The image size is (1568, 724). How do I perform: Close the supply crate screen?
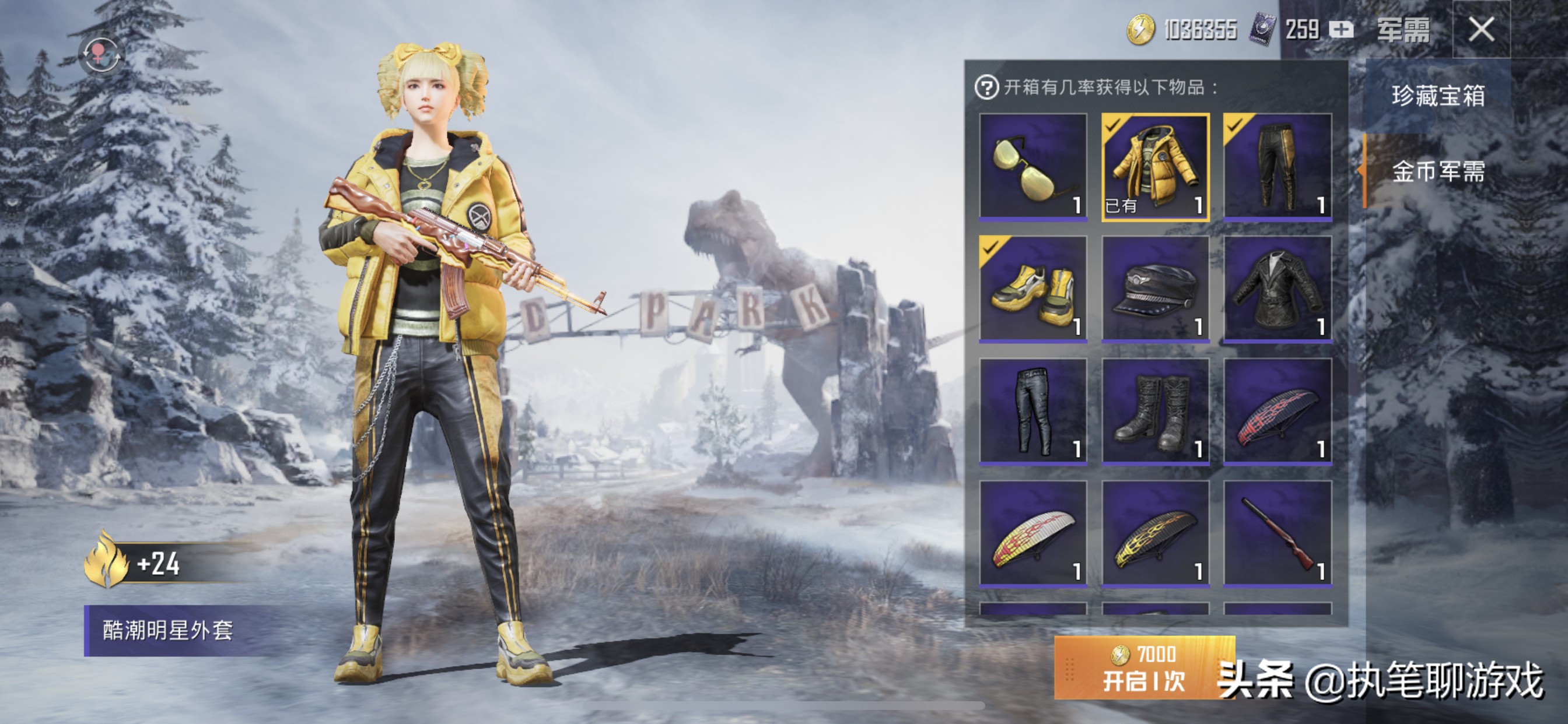click(1481, 29)
